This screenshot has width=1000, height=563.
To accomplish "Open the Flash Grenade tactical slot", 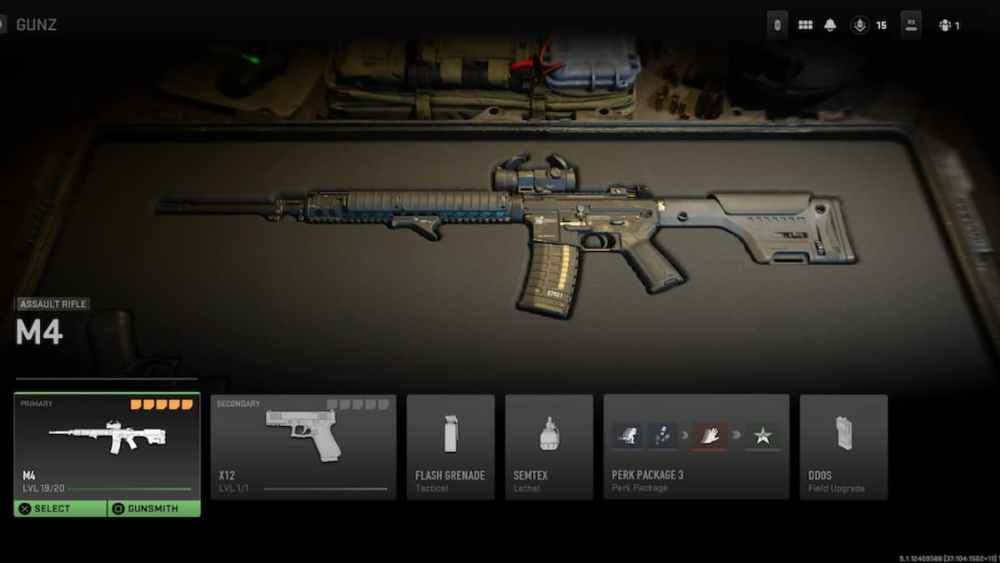I will [450, 447].
